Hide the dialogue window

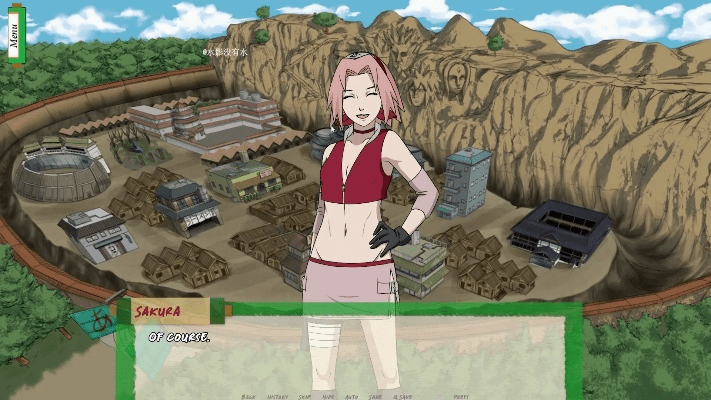tap(329, 396)
